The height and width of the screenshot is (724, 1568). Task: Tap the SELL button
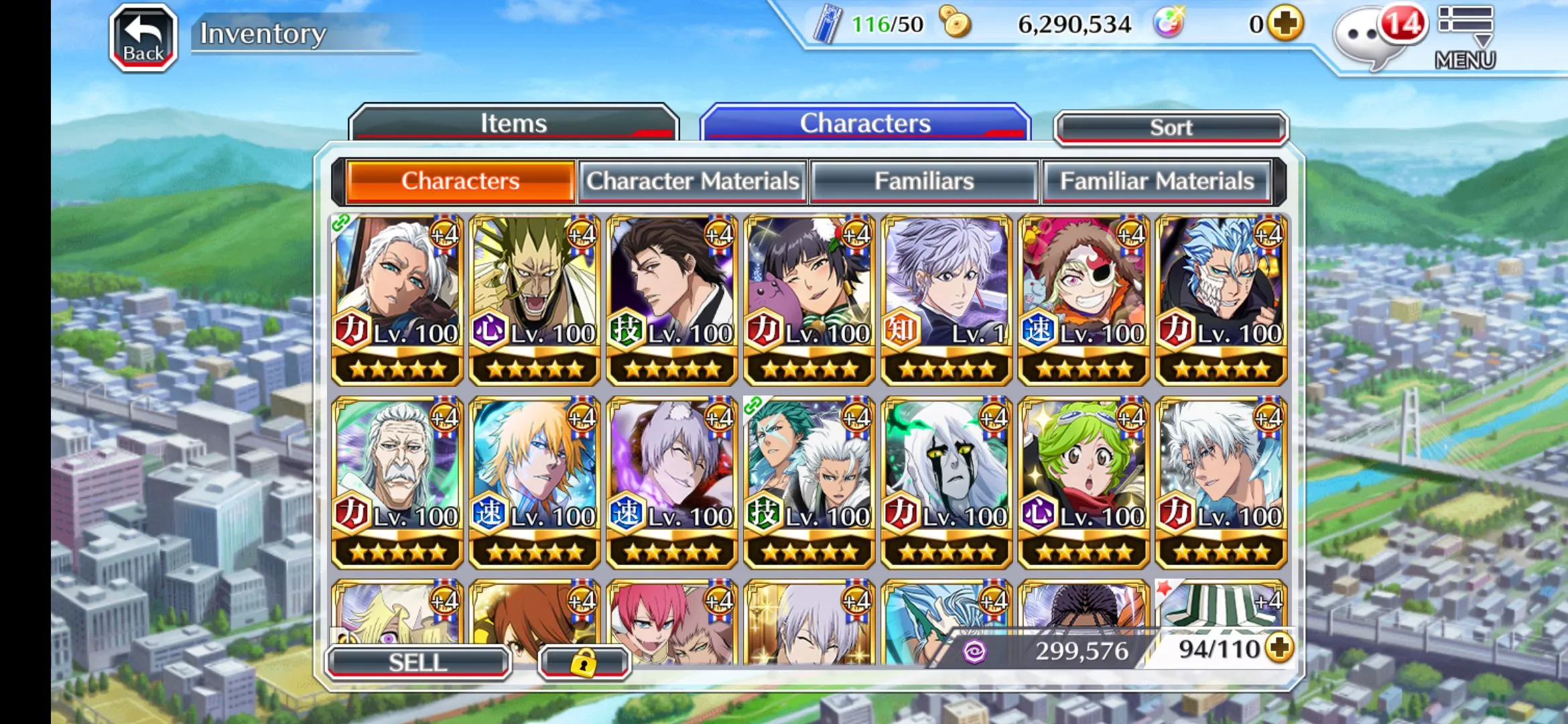point(418,662)
